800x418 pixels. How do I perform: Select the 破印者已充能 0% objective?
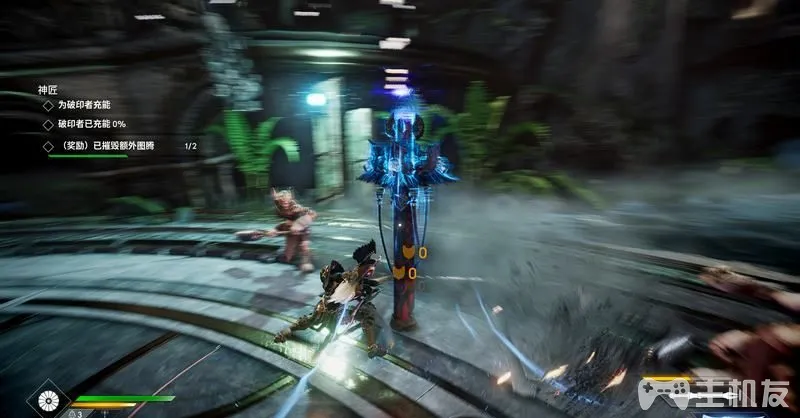coord(91,124)
